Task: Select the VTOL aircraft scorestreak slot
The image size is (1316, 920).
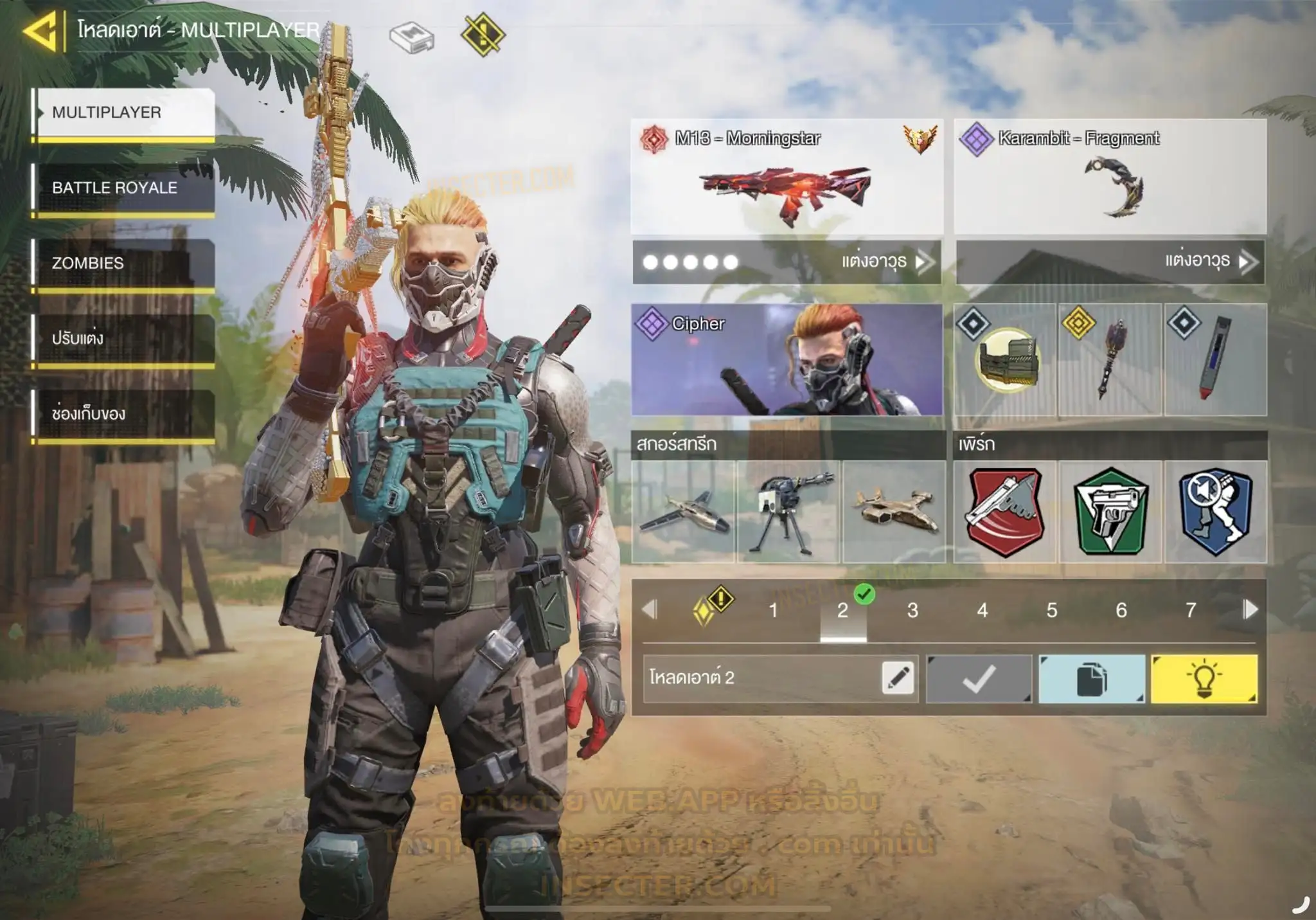Action: click(894, 512)
